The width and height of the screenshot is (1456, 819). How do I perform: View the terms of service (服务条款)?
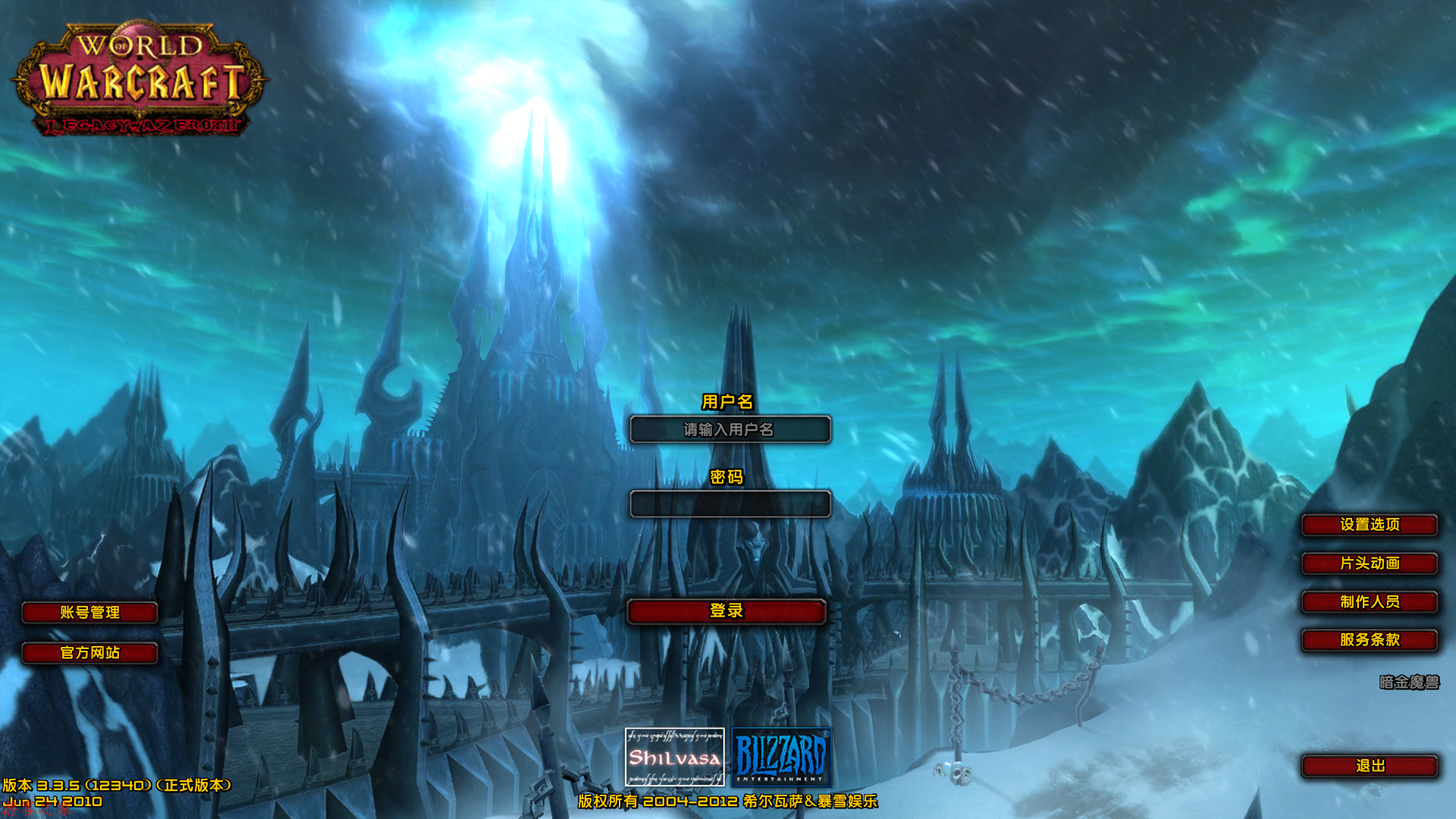[x=1369, y=640]
